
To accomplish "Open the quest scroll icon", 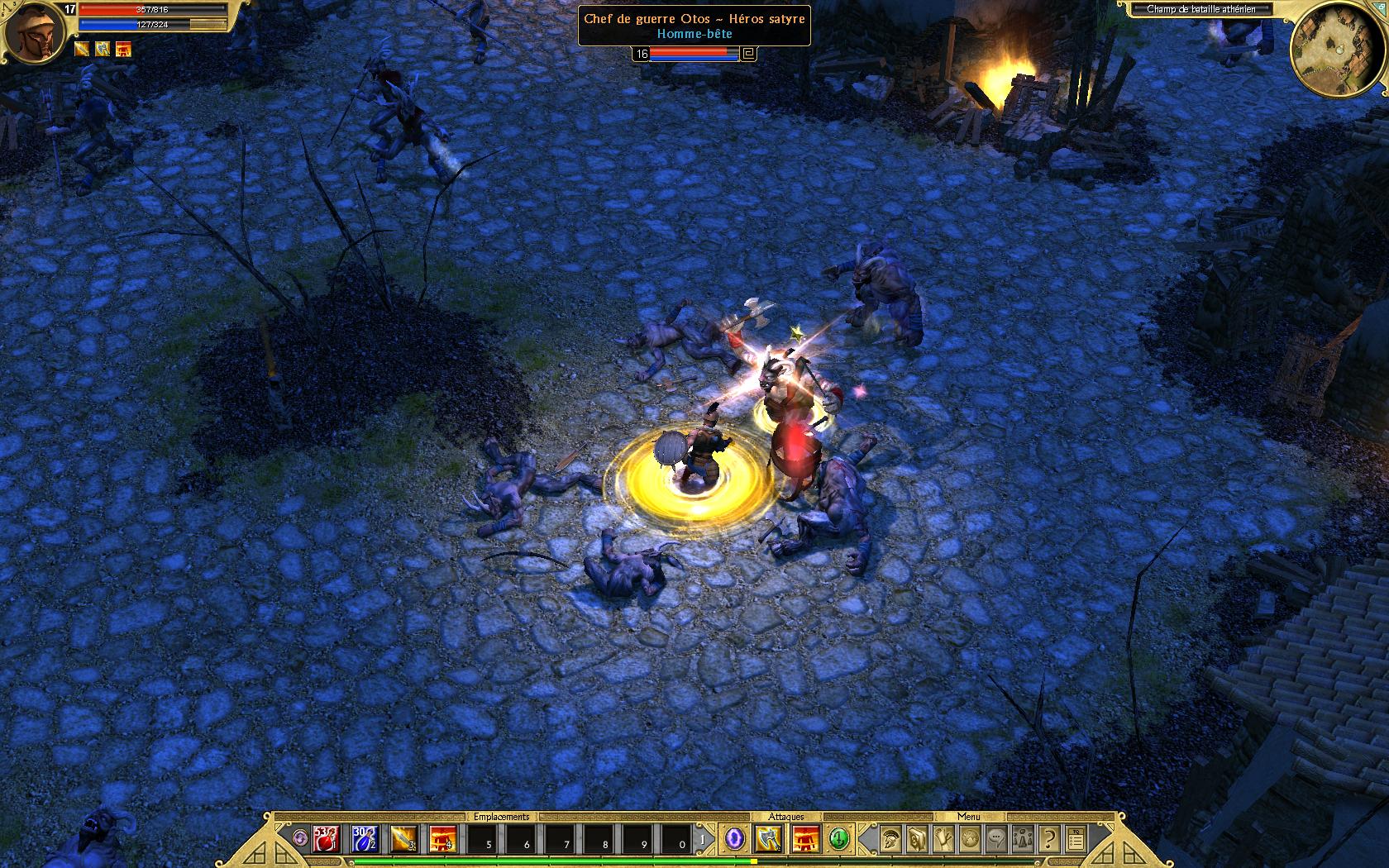I will coord(943,839).
